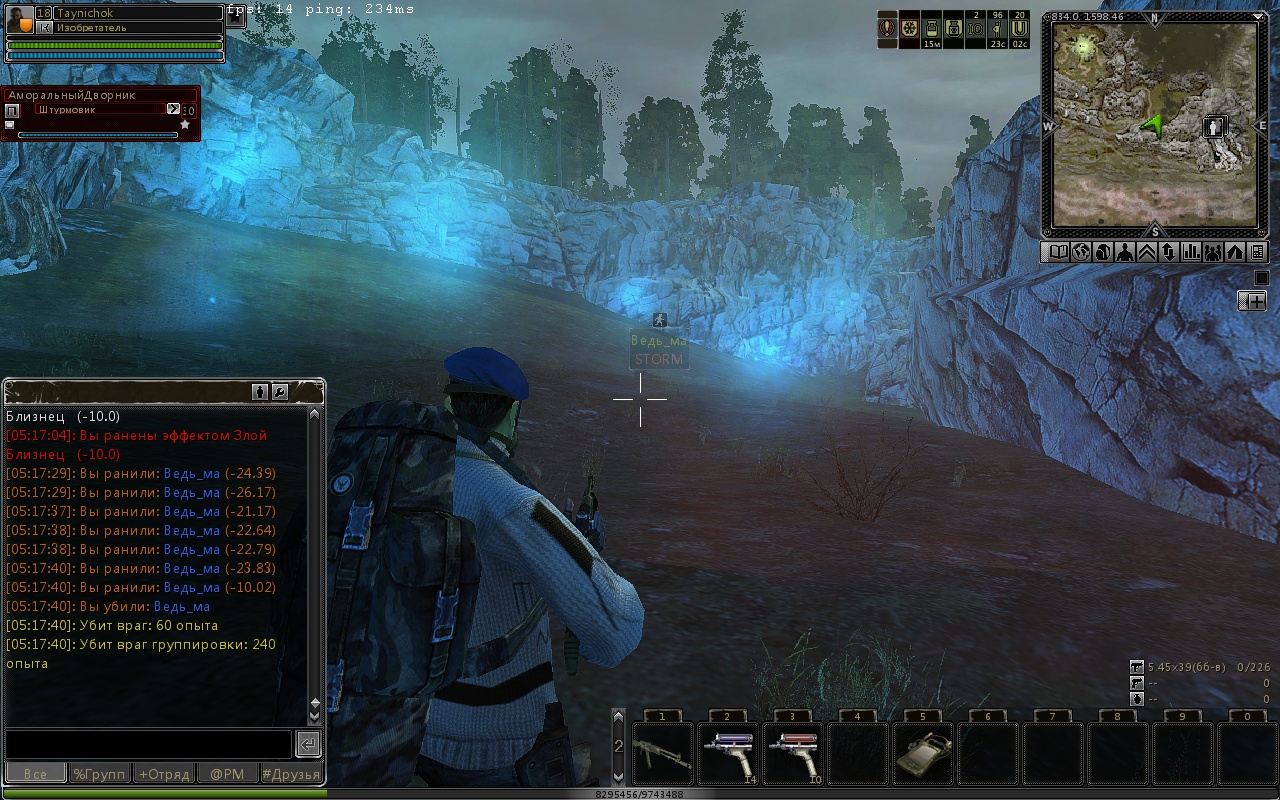Switch to the Все chat tab
The width and height of the screenshot is (1280, 800).
point(36,774)
